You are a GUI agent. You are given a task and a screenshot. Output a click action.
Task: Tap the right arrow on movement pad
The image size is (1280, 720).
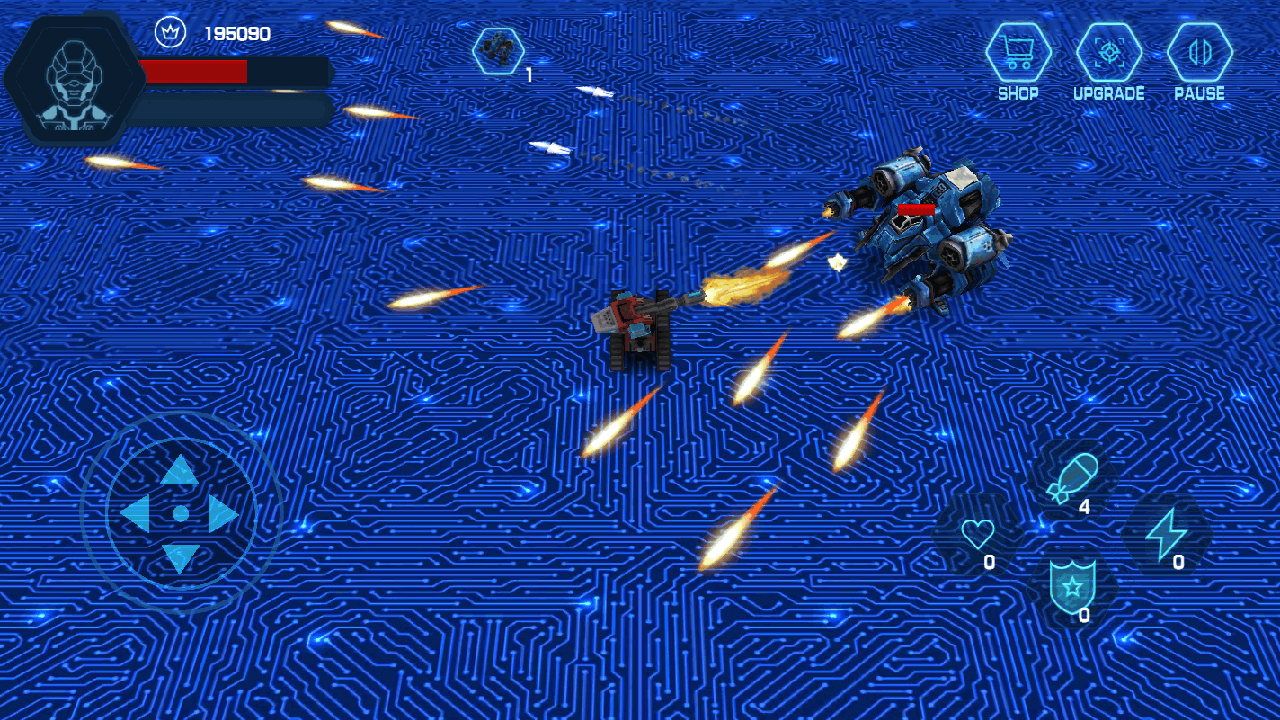223,514
